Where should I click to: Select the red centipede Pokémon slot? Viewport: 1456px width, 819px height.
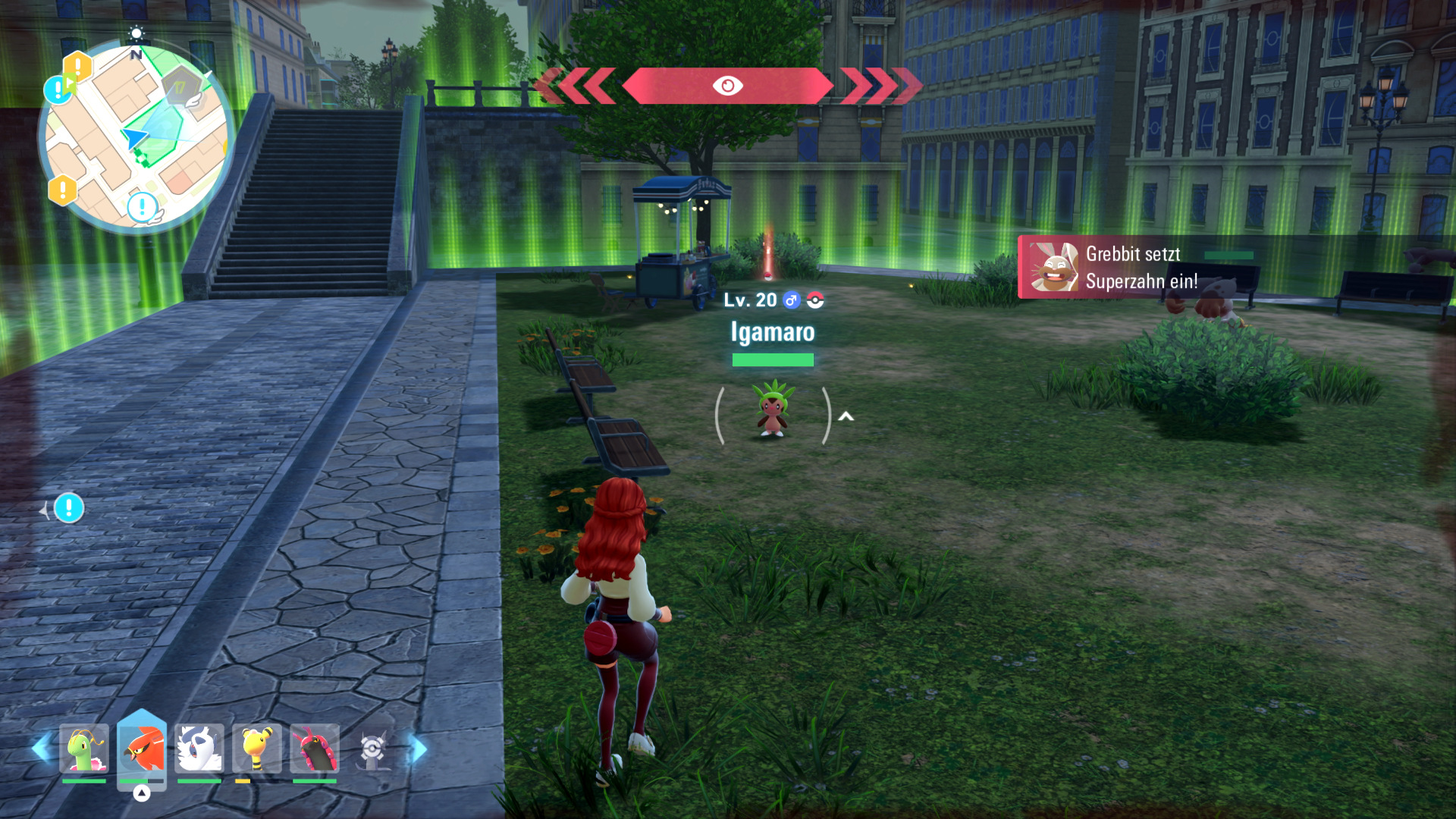315,748
